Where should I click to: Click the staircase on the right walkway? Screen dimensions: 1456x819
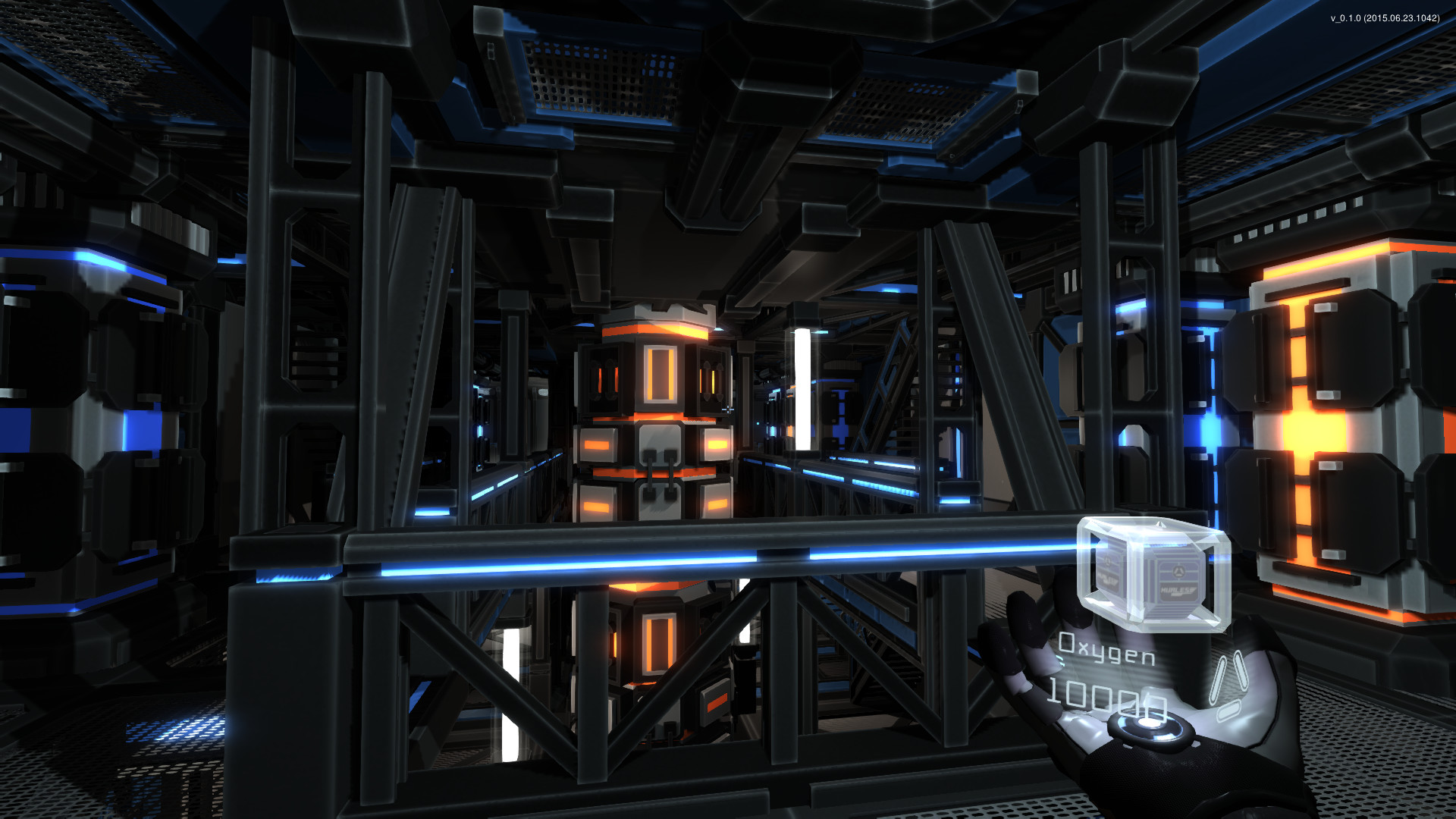tap(902, 394)
